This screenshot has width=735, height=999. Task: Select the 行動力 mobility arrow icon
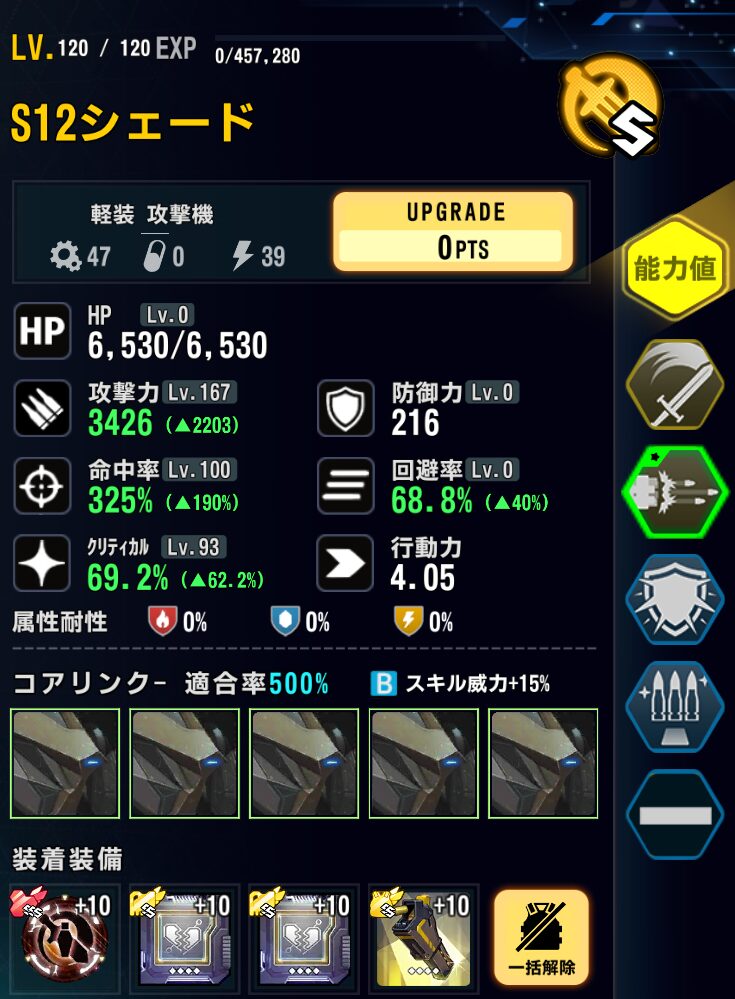pos(346,565)
